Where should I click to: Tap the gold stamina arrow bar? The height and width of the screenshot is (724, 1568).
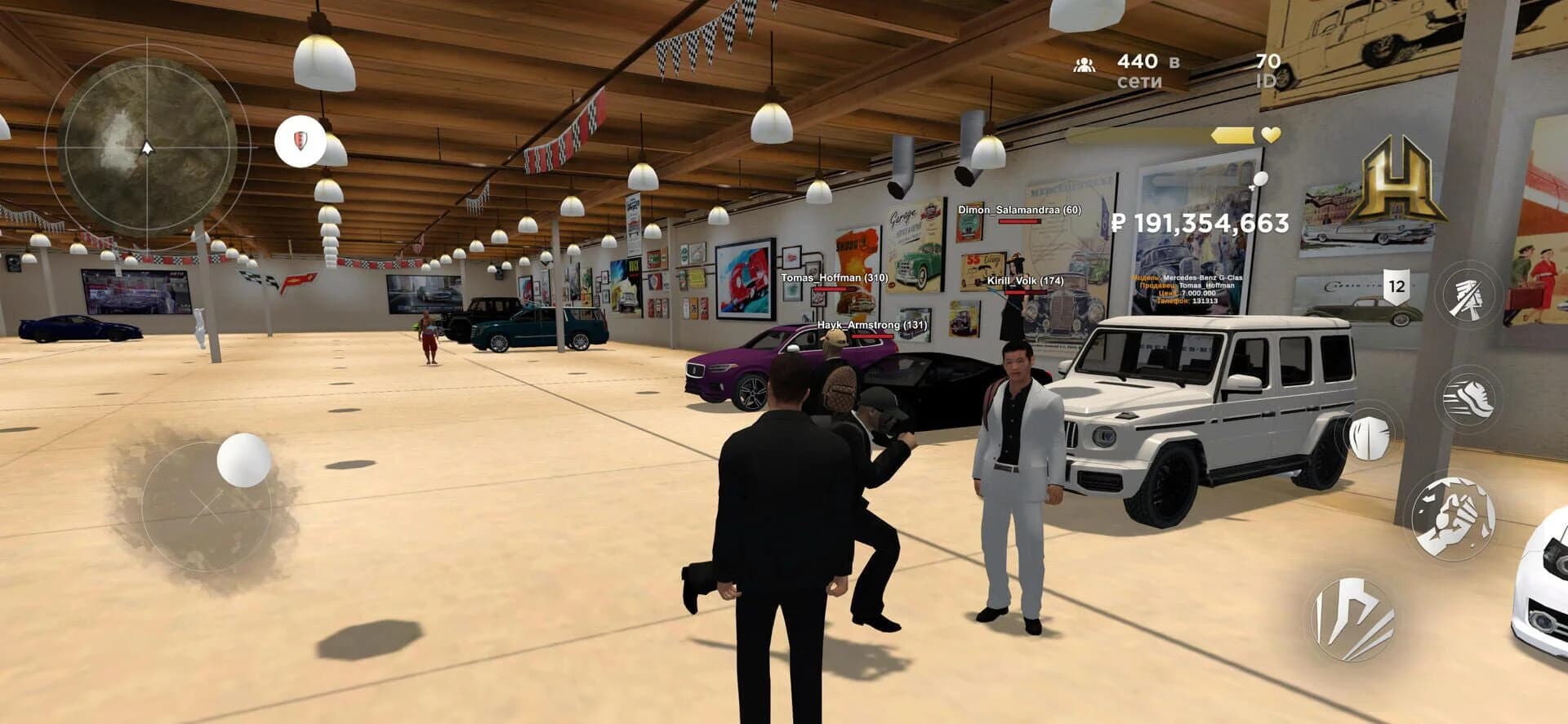click(x=1231, y=135)
